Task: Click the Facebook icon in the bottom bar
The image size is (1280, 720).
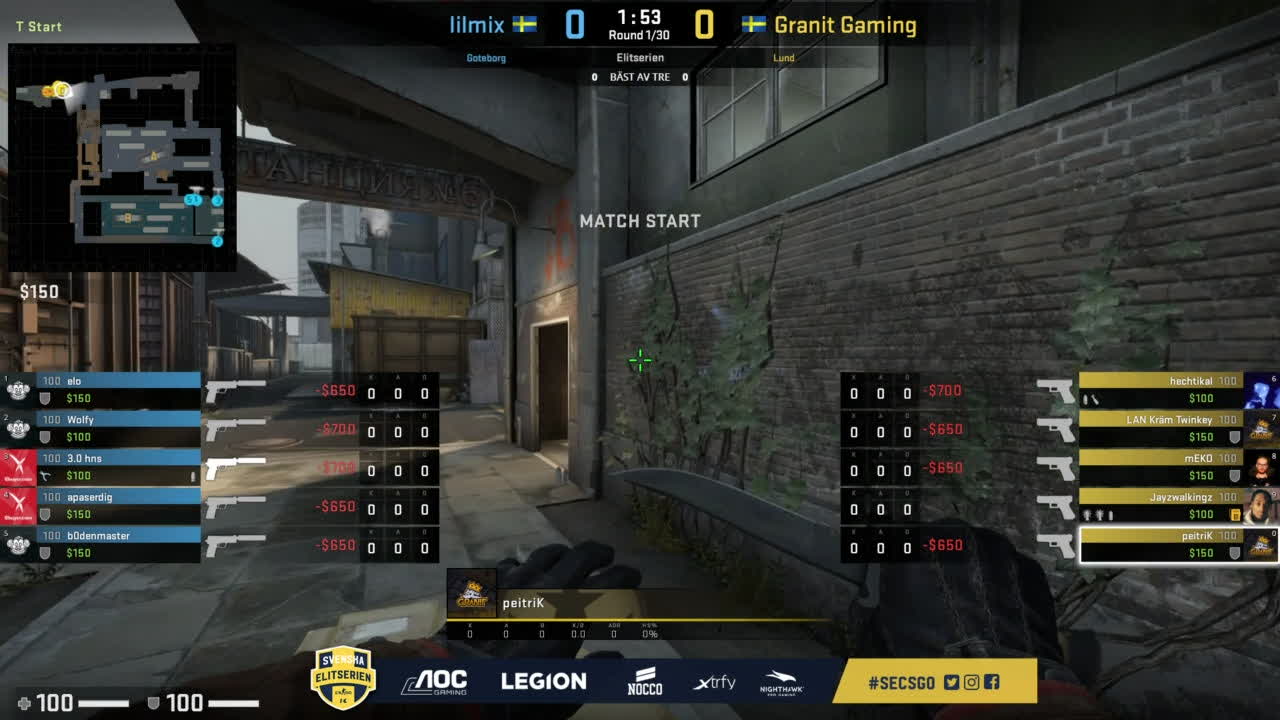Action: (x=991, y=681)
